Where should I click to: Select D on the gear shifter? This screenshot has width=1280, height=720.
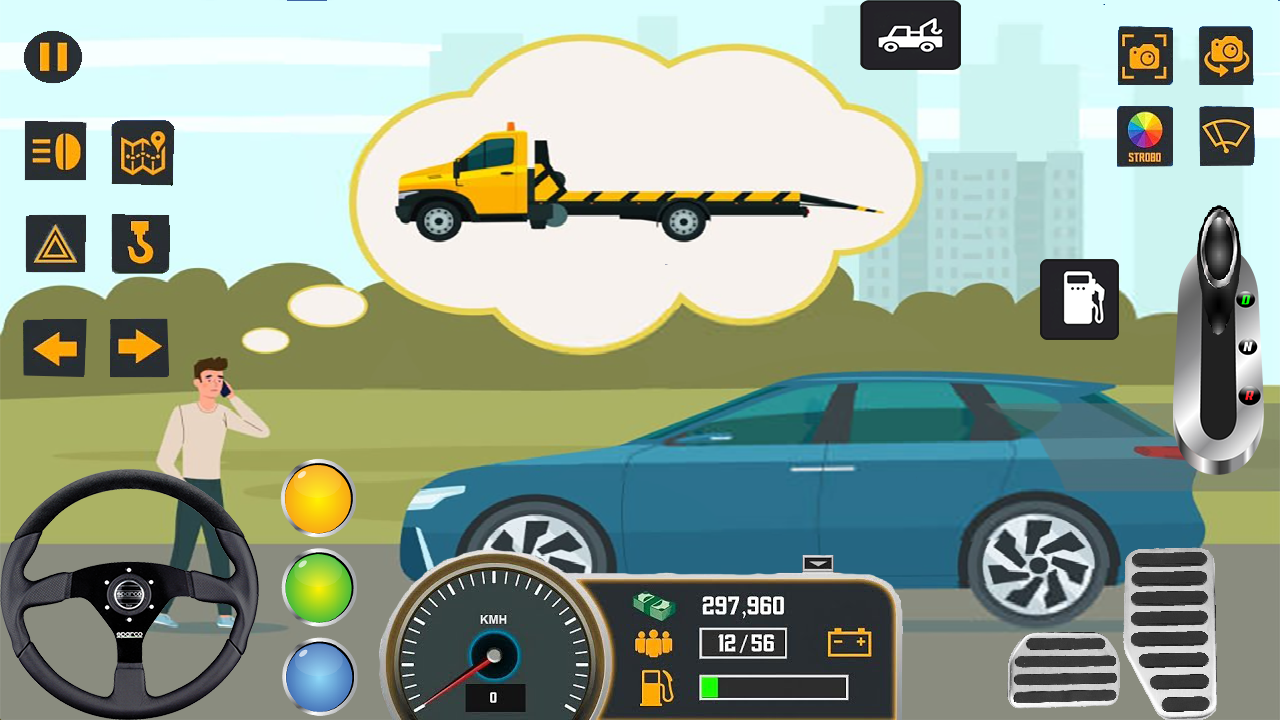point(1247,297)
